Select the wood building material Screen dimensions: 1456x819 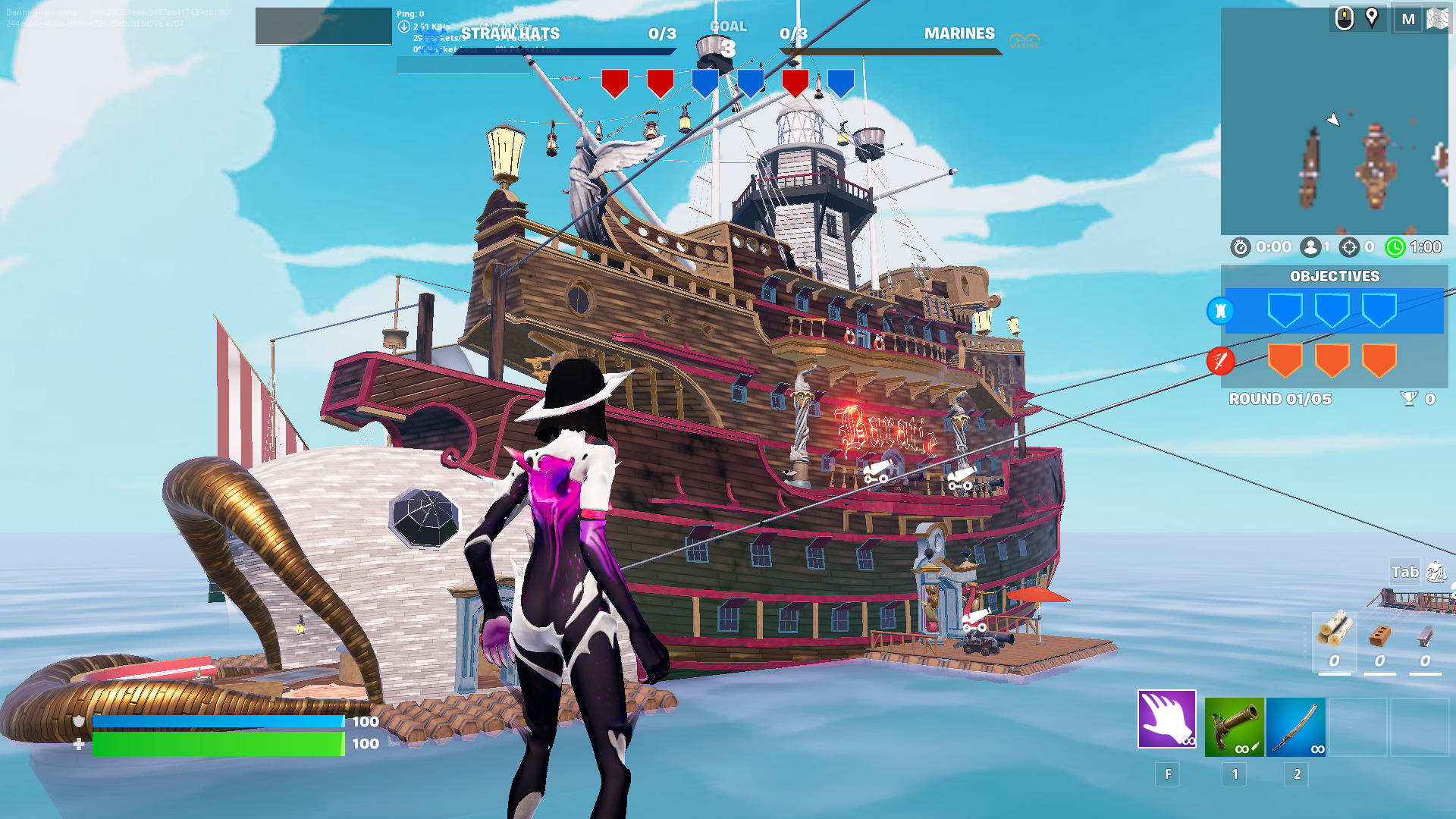pyautogui.click(x=1334, y=641)
